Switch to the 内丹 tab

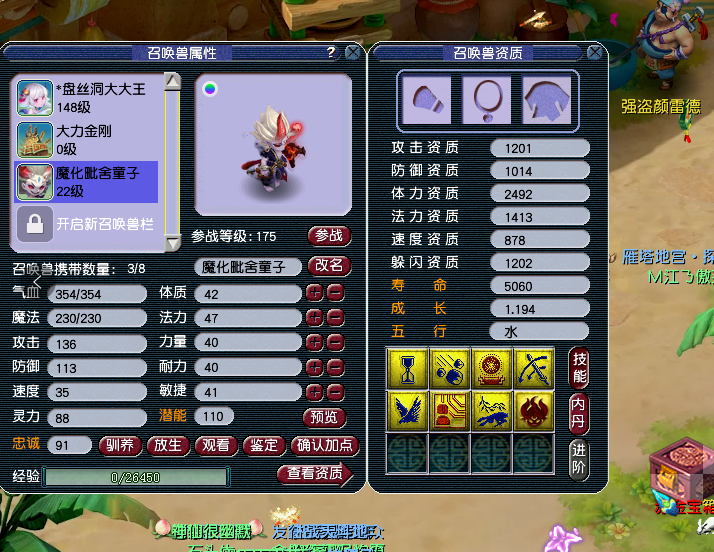coord(579,410)
